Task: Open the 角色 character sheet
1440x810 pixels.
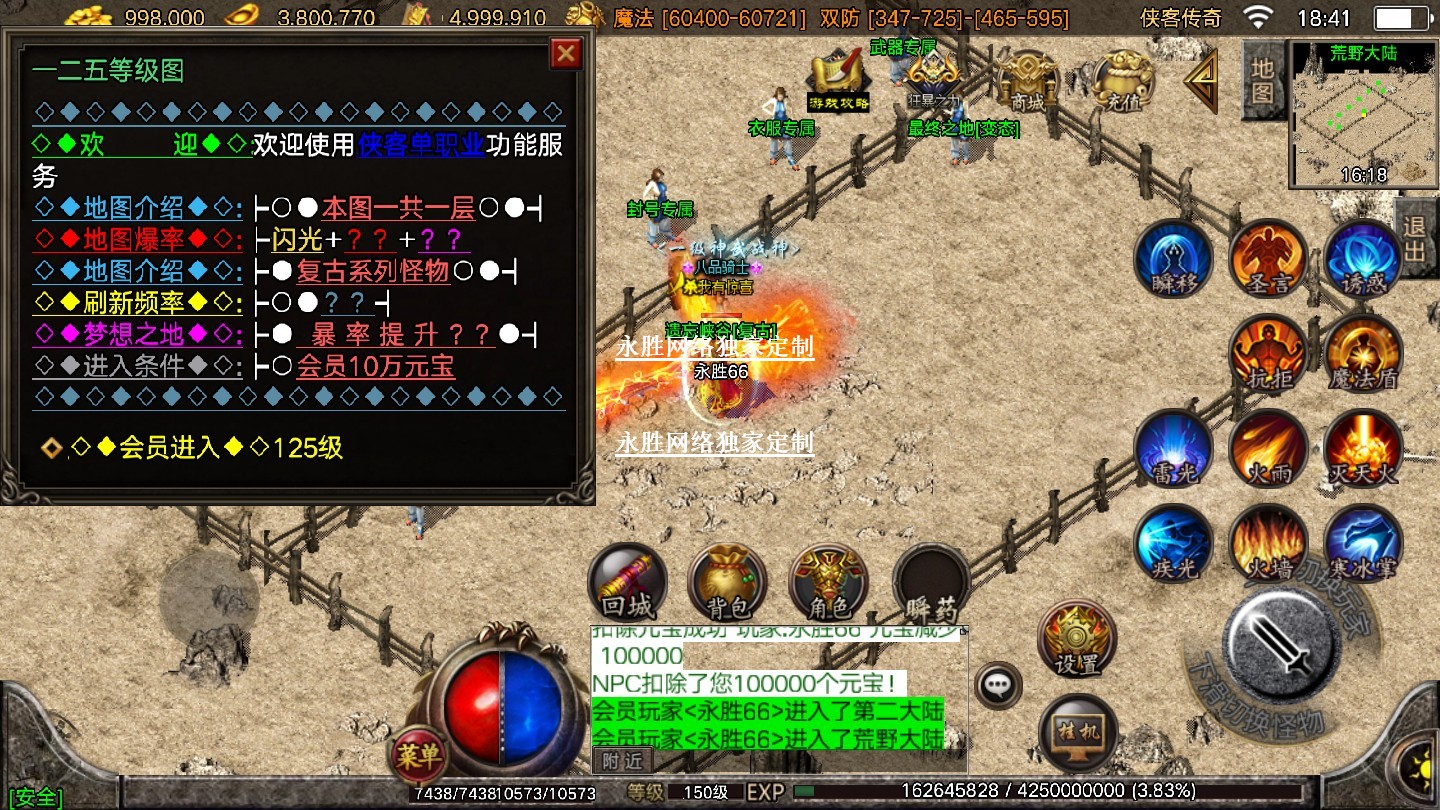Action: tap(828, 582)
